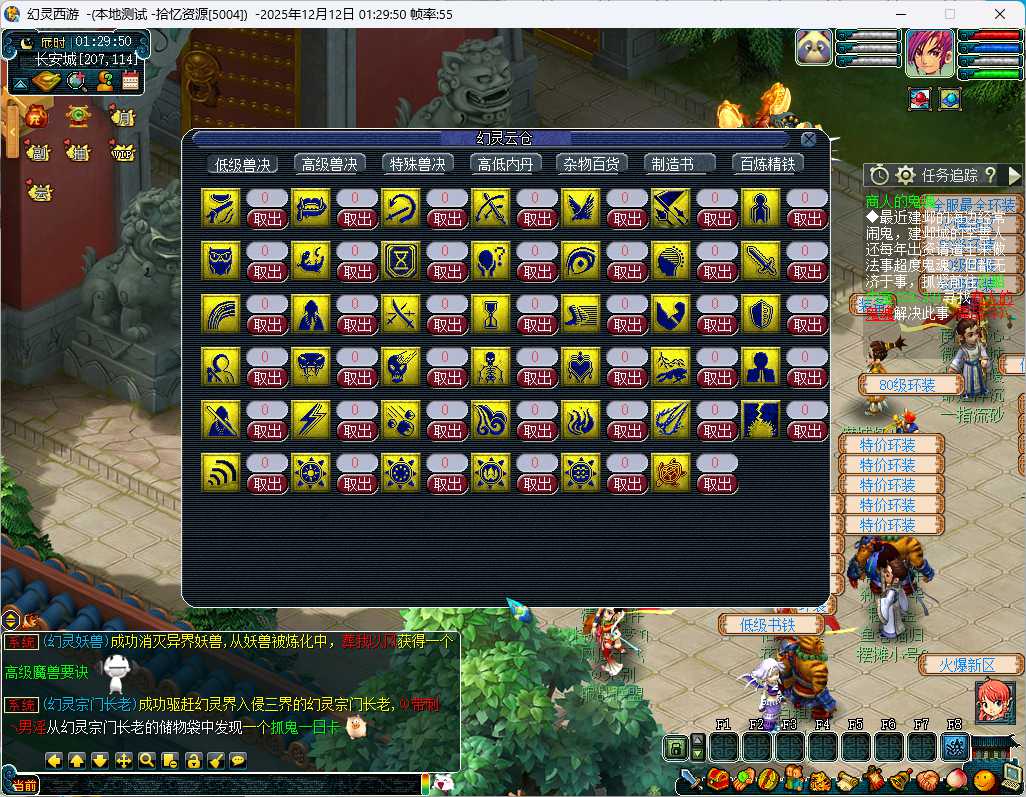Choose the heart skill icon
This screenshot has height=797, width=1026.
(580, 366)
